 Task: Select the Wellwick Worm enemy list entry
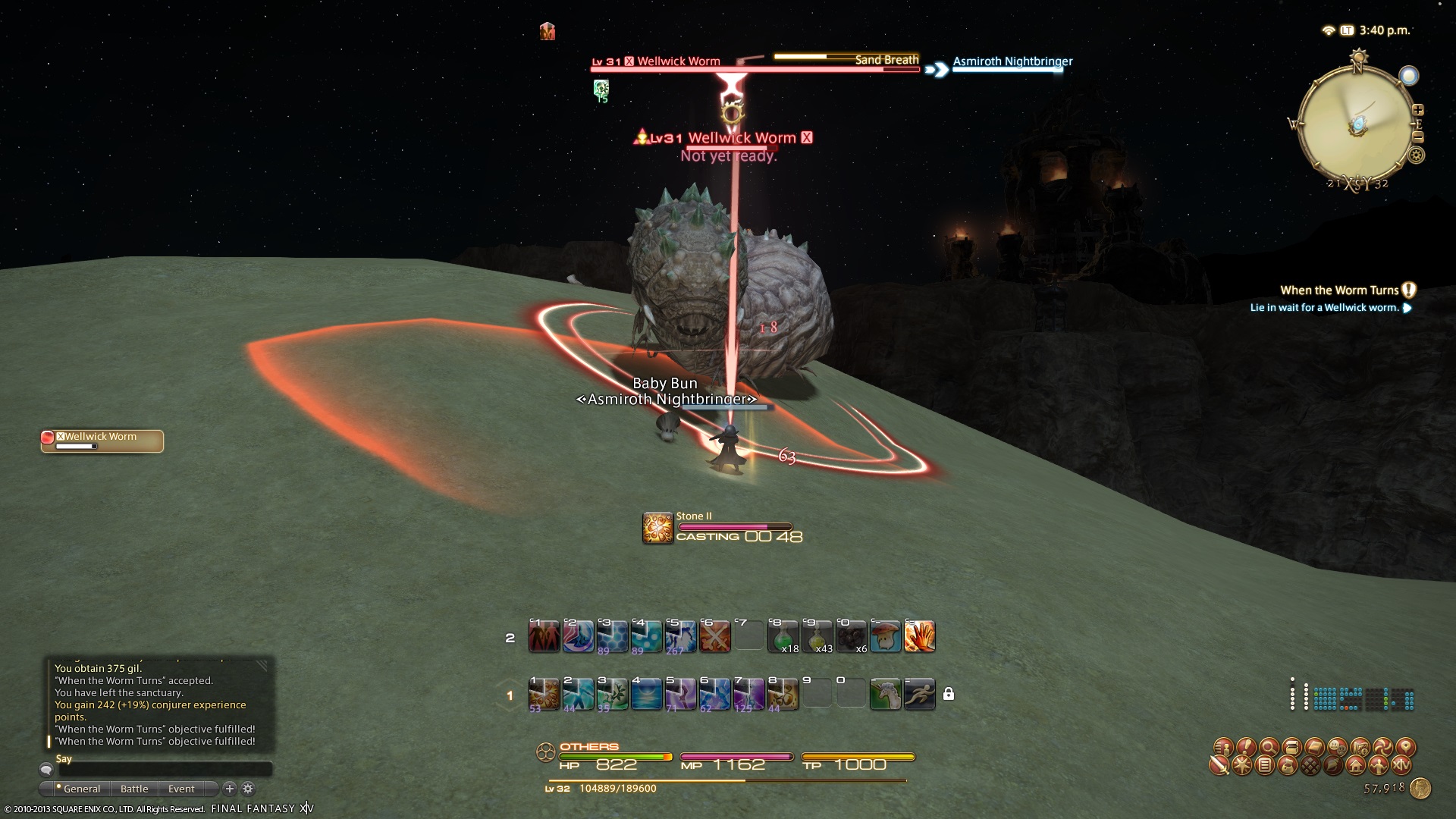click(102, 441)
